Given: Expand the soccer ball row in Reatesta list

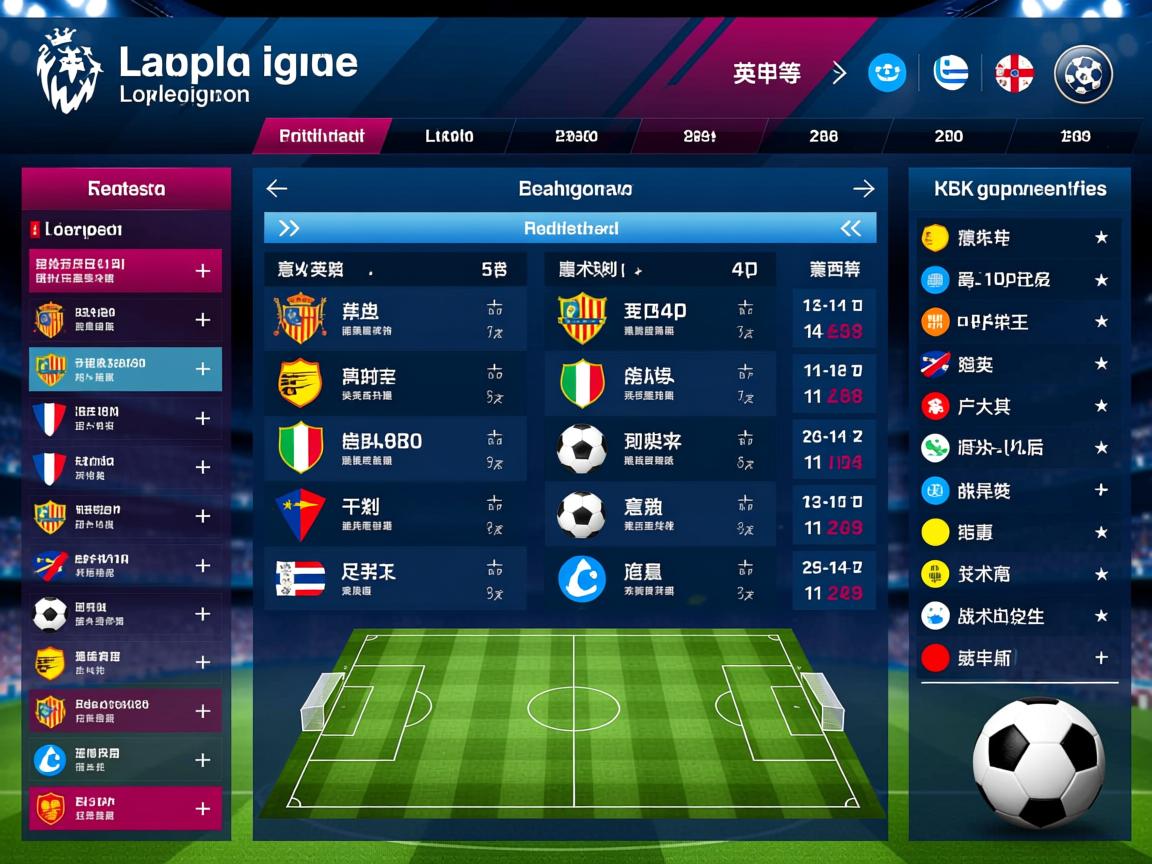Looking at the screenshot, I should [x=202, y=614].
